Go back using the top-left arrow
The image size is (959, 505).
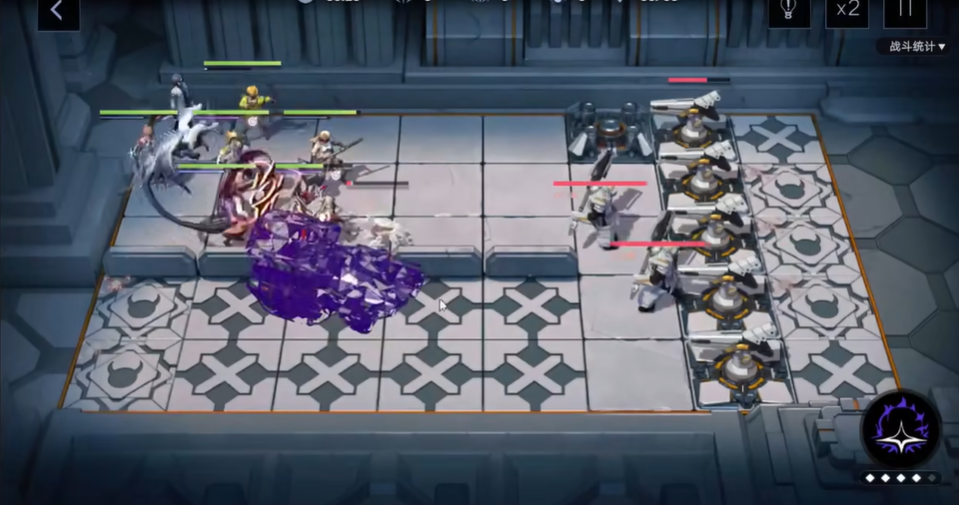[57, 12]
